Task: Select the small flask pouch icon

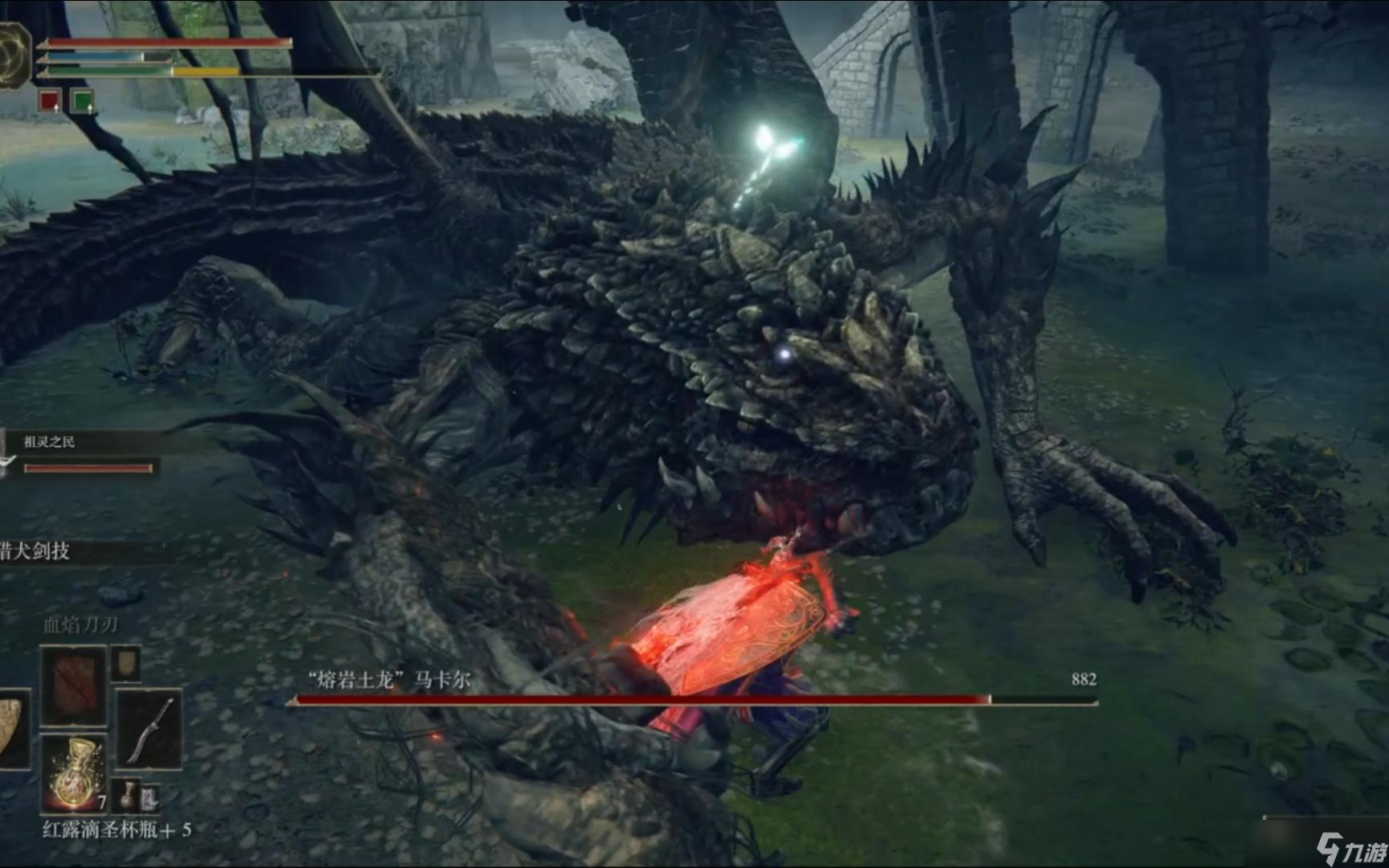Action: click(x=127, y=796)
